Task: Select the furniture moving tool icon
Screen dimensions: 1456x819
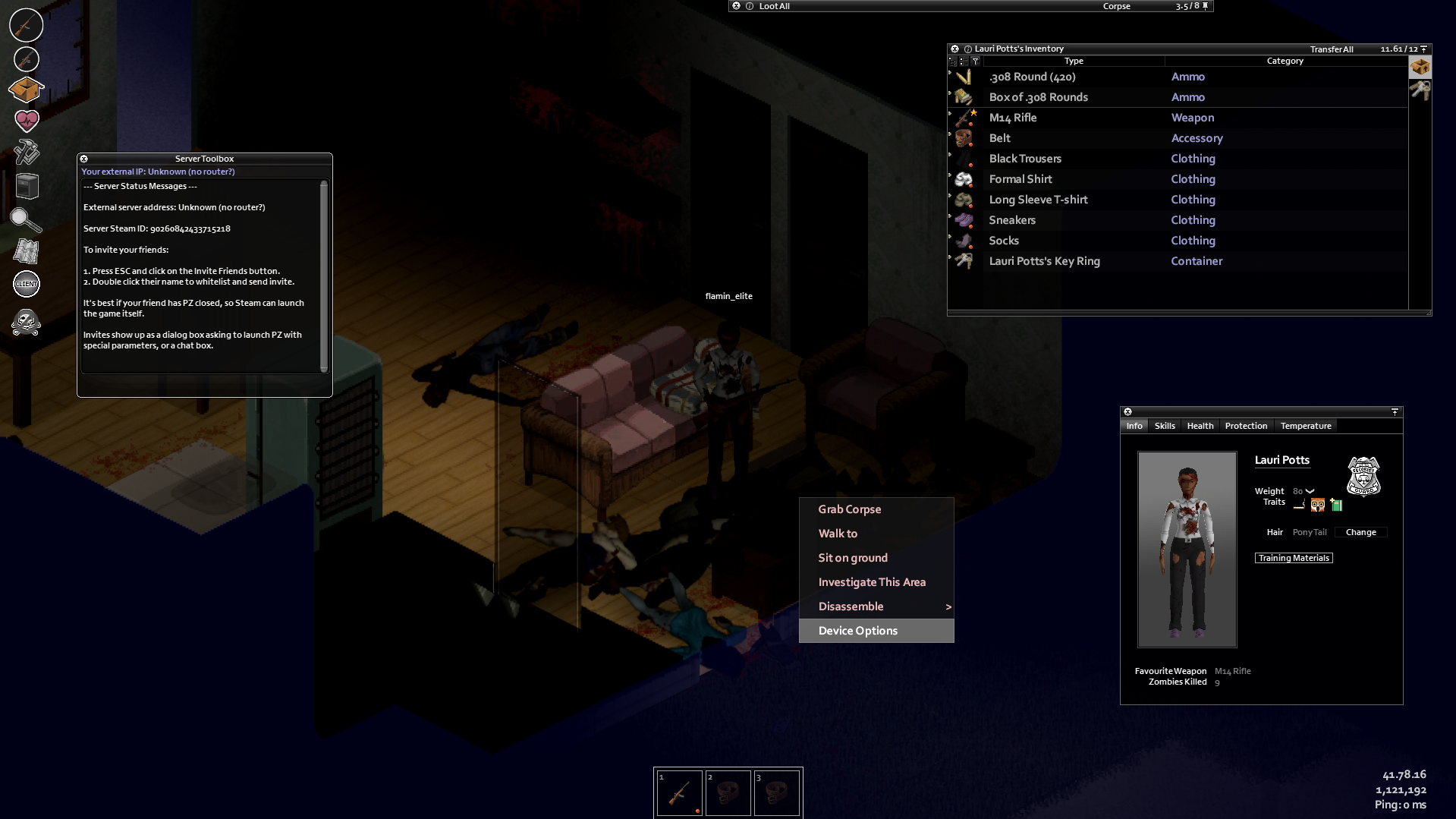Action: click(27, 186)
